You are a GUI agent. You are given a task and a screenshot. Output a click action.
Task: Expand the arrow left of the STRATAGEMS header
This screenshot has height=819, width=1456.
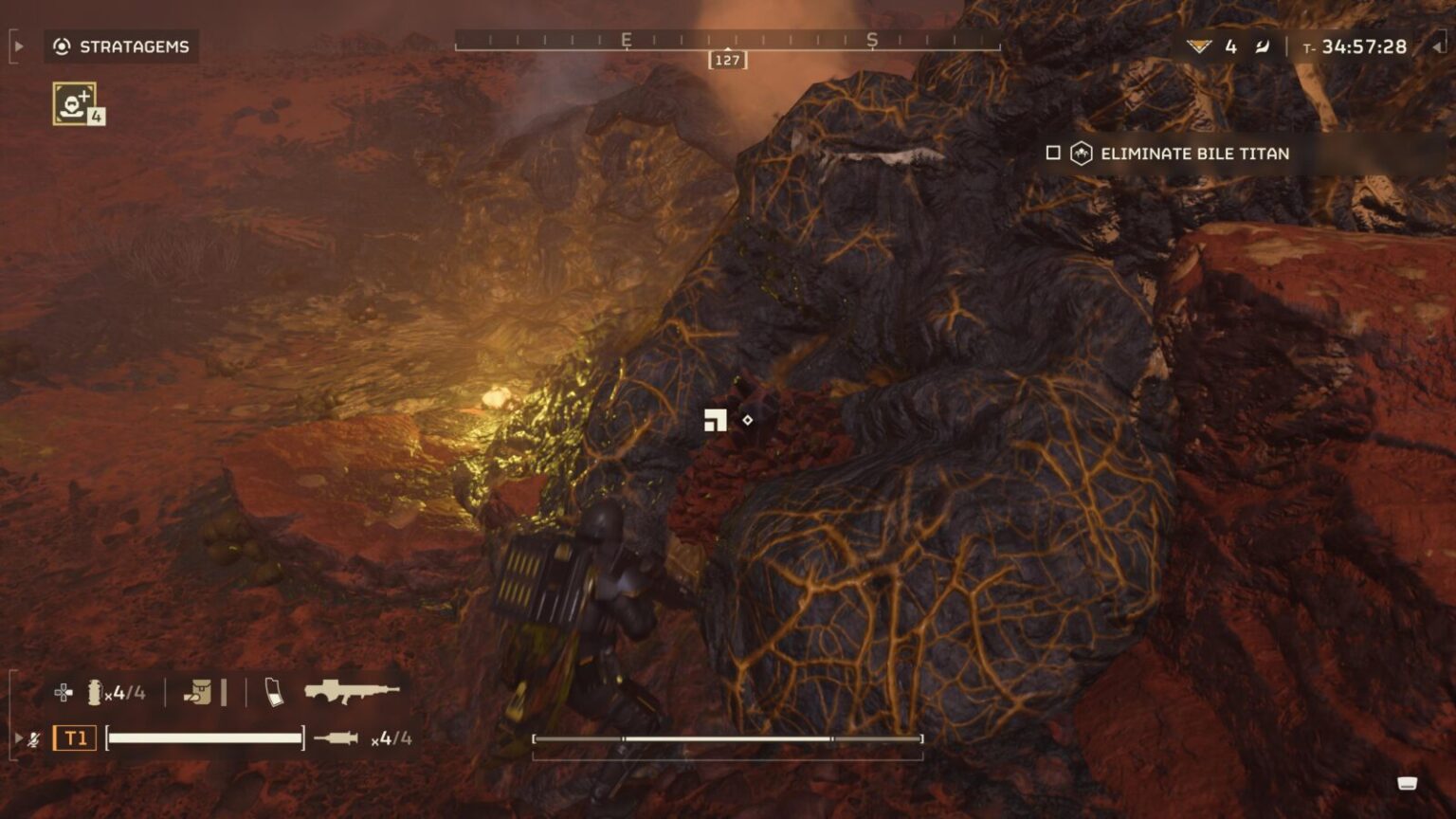click(16, 45)
